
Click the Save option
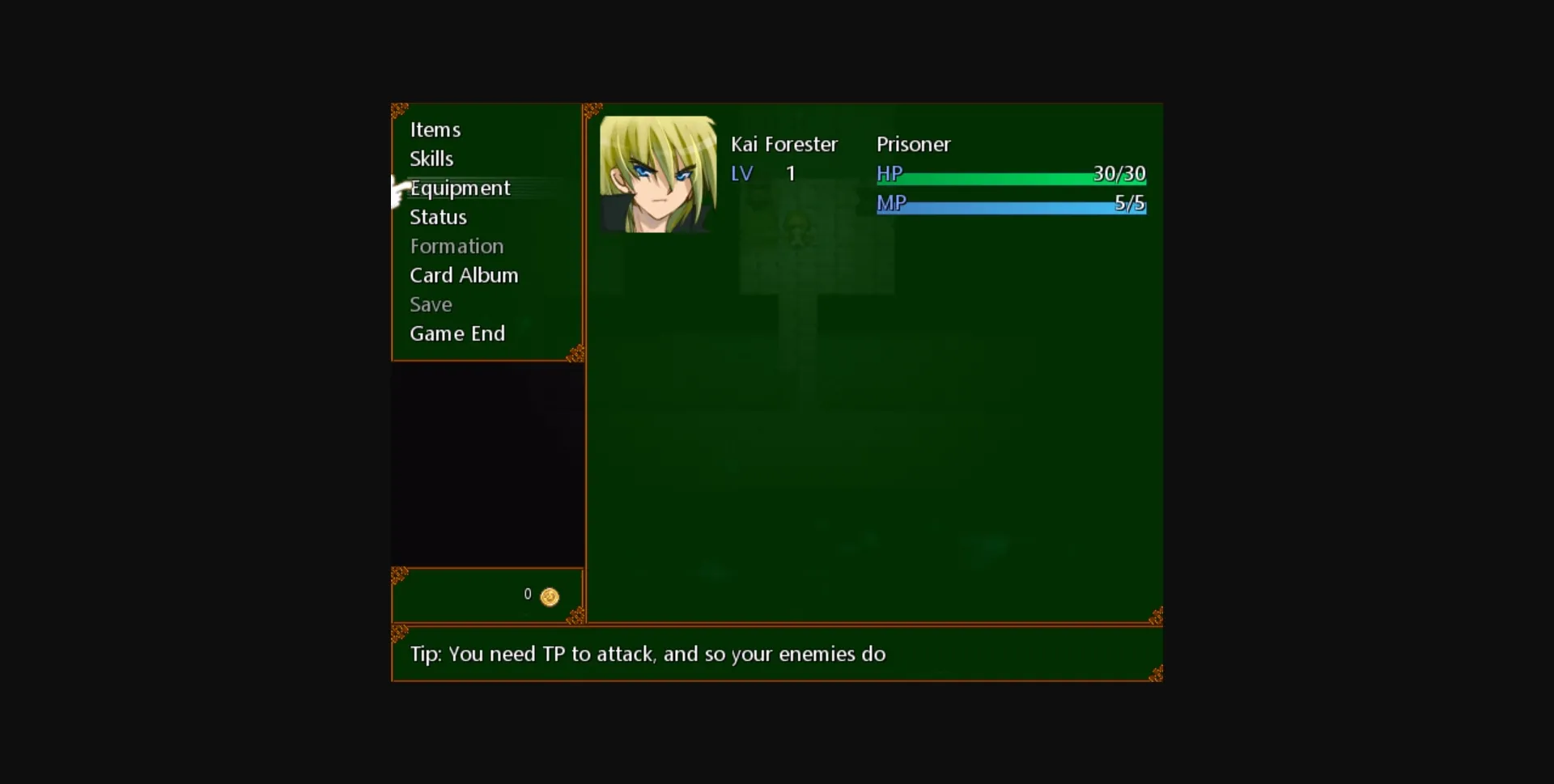pos(431,304)
